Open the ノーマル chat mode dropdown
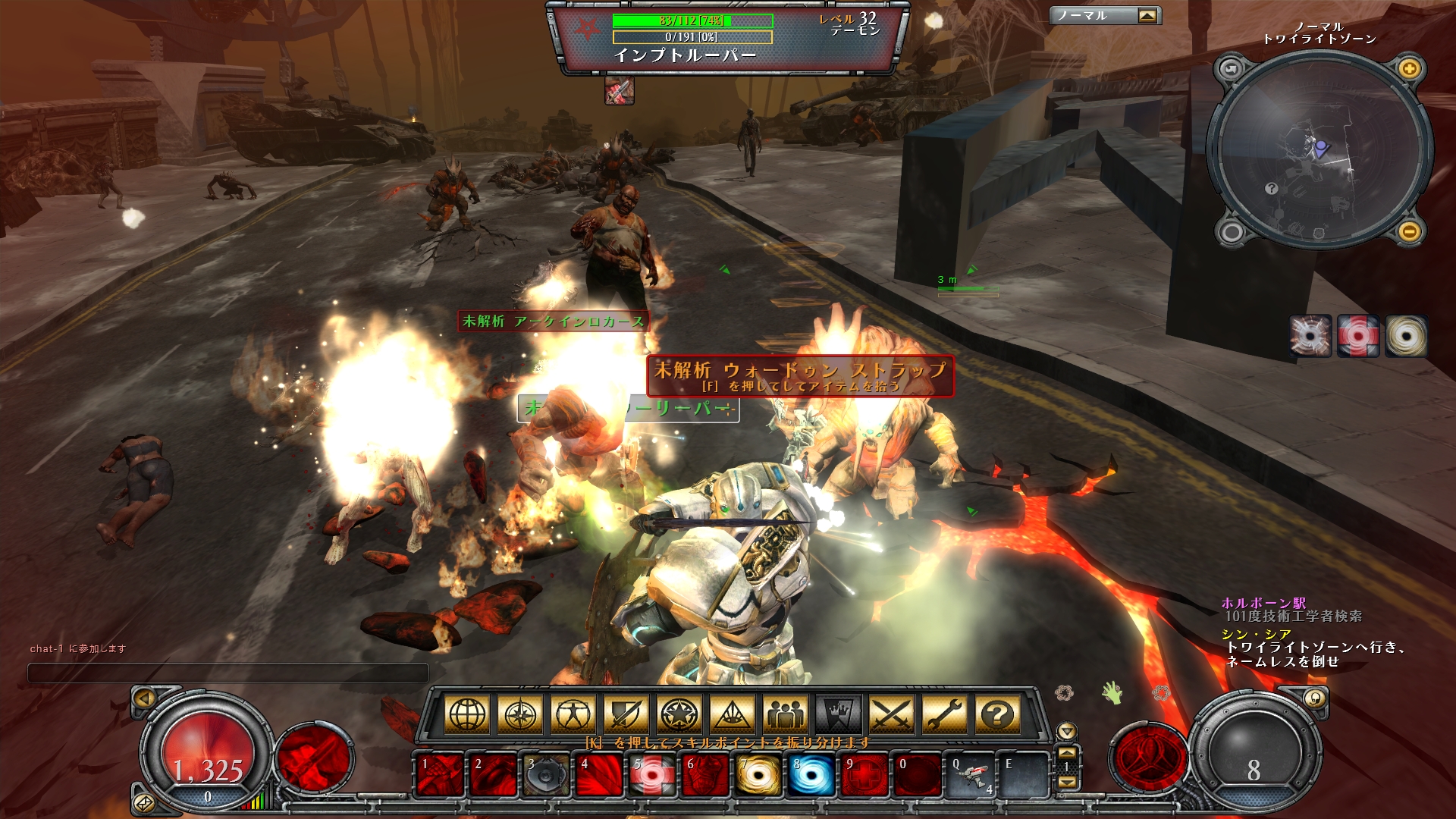This screenshot has height=819, width=1456. (x=1147, y=16)
